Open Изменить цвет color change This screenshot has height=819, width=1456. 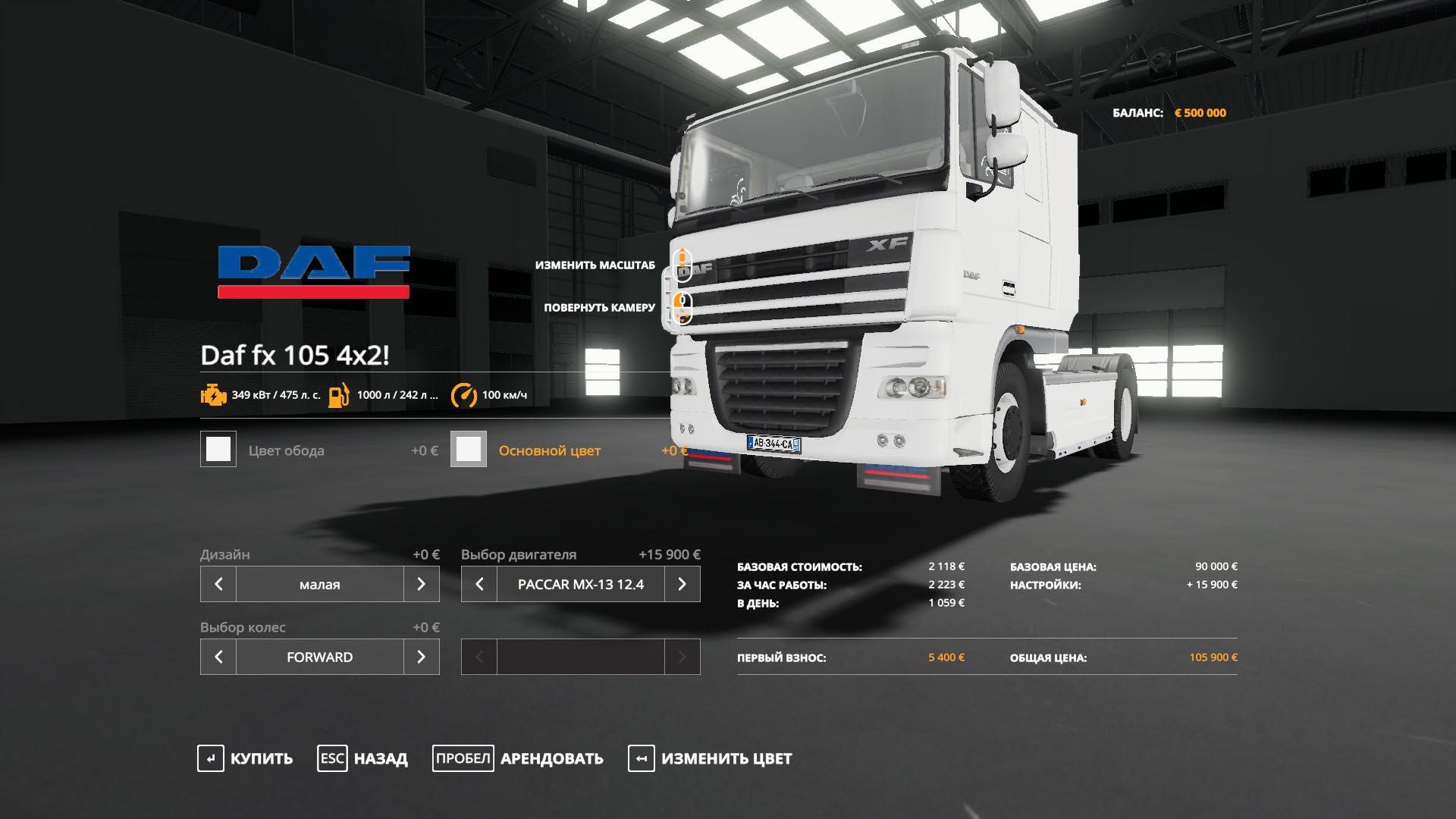click(x=710, y=758)
